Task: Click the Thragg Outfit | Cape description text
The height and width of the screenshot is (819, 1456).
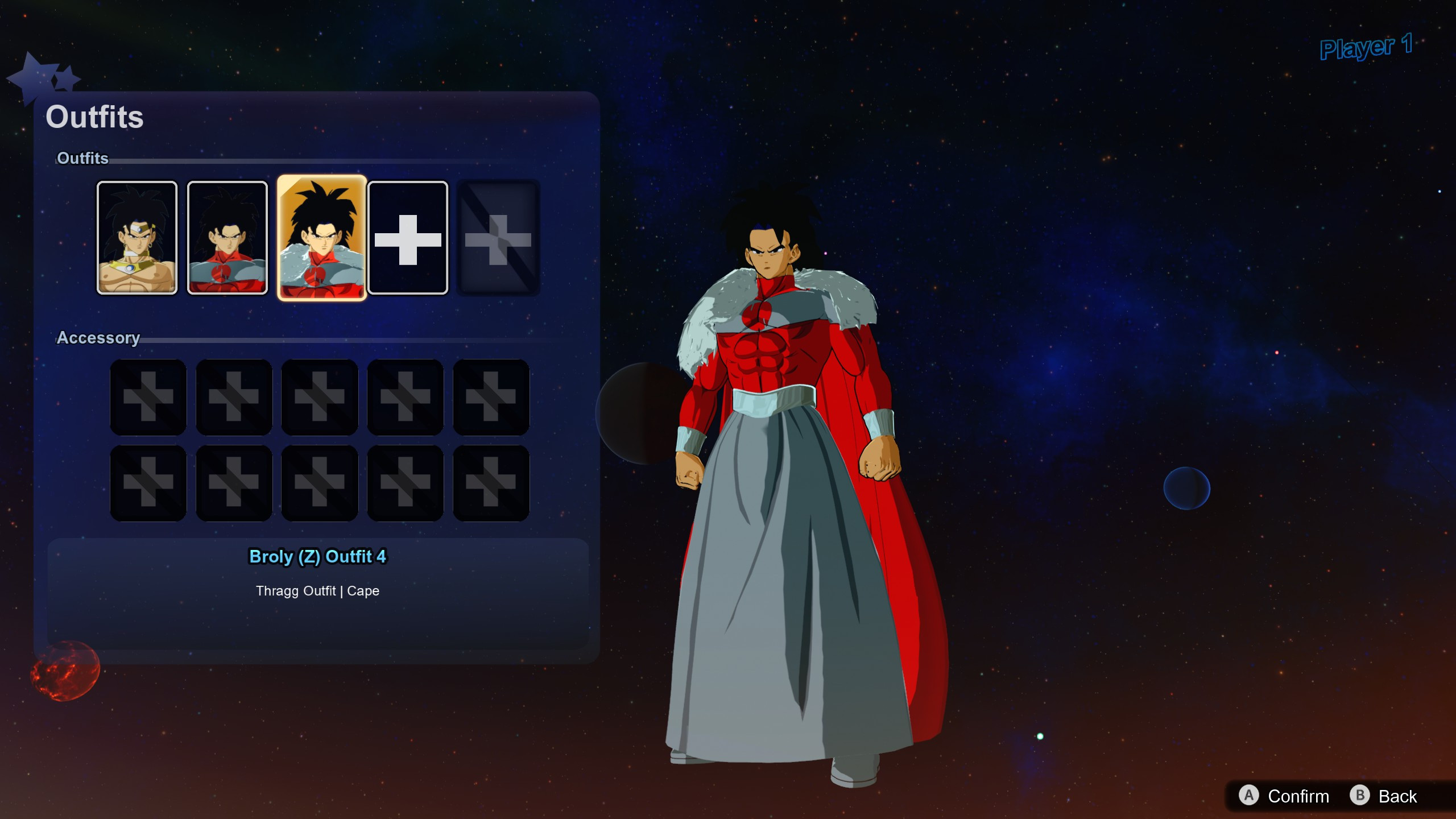Action: (x=318, y=591)
